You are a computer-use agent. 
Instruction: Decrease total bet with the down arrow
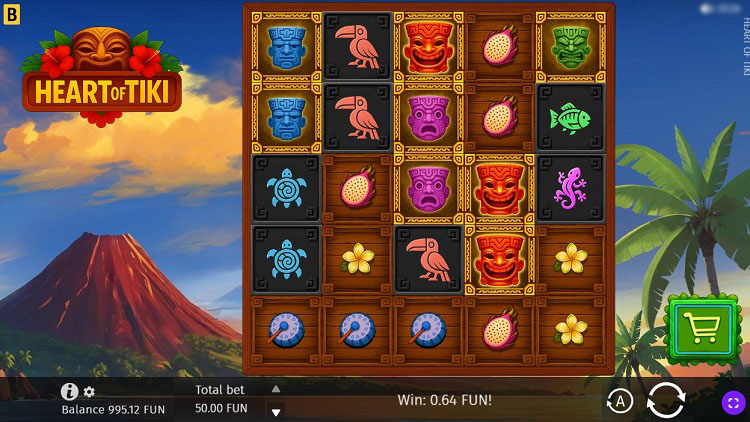[276, 411]
